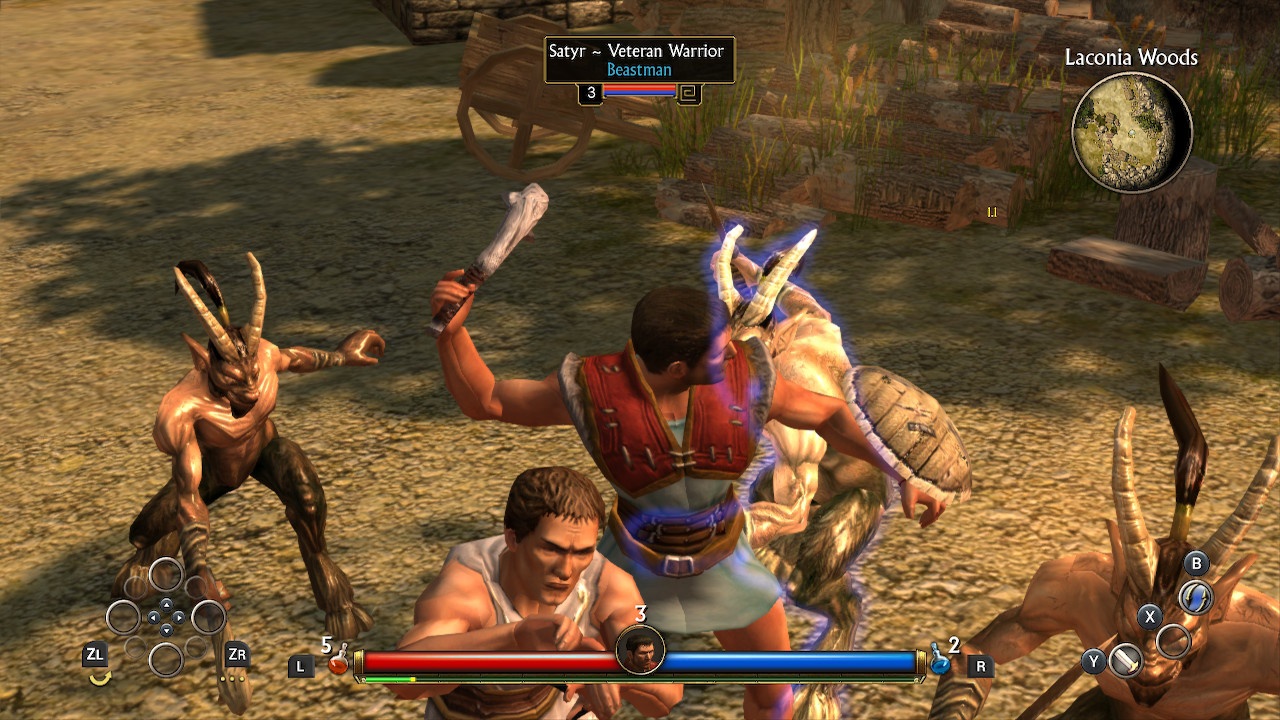Use the blue mana potion icon

pyautogui.click(x=940, y=660)
